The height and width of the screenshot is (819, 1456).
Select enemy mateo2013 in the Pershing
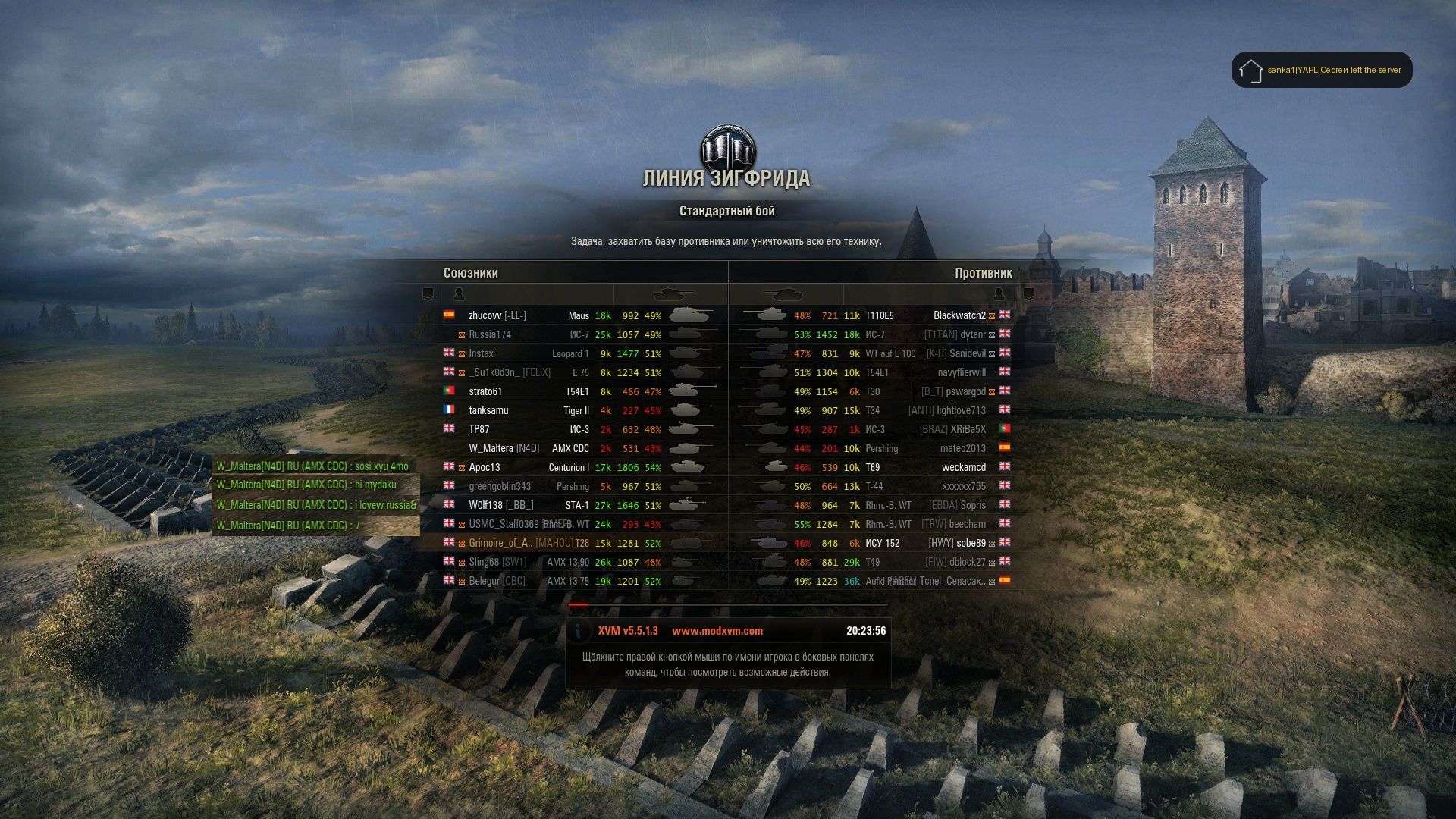pyautogui.click(x=962, y=448)
